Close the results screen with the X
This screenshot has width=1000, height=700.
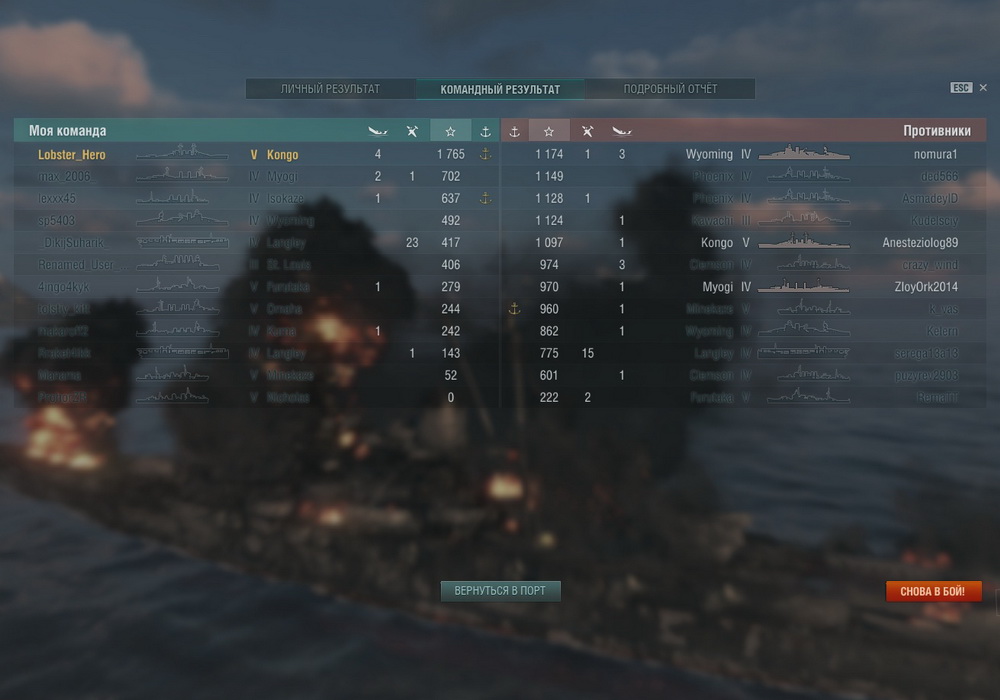[x=983, y=88]
